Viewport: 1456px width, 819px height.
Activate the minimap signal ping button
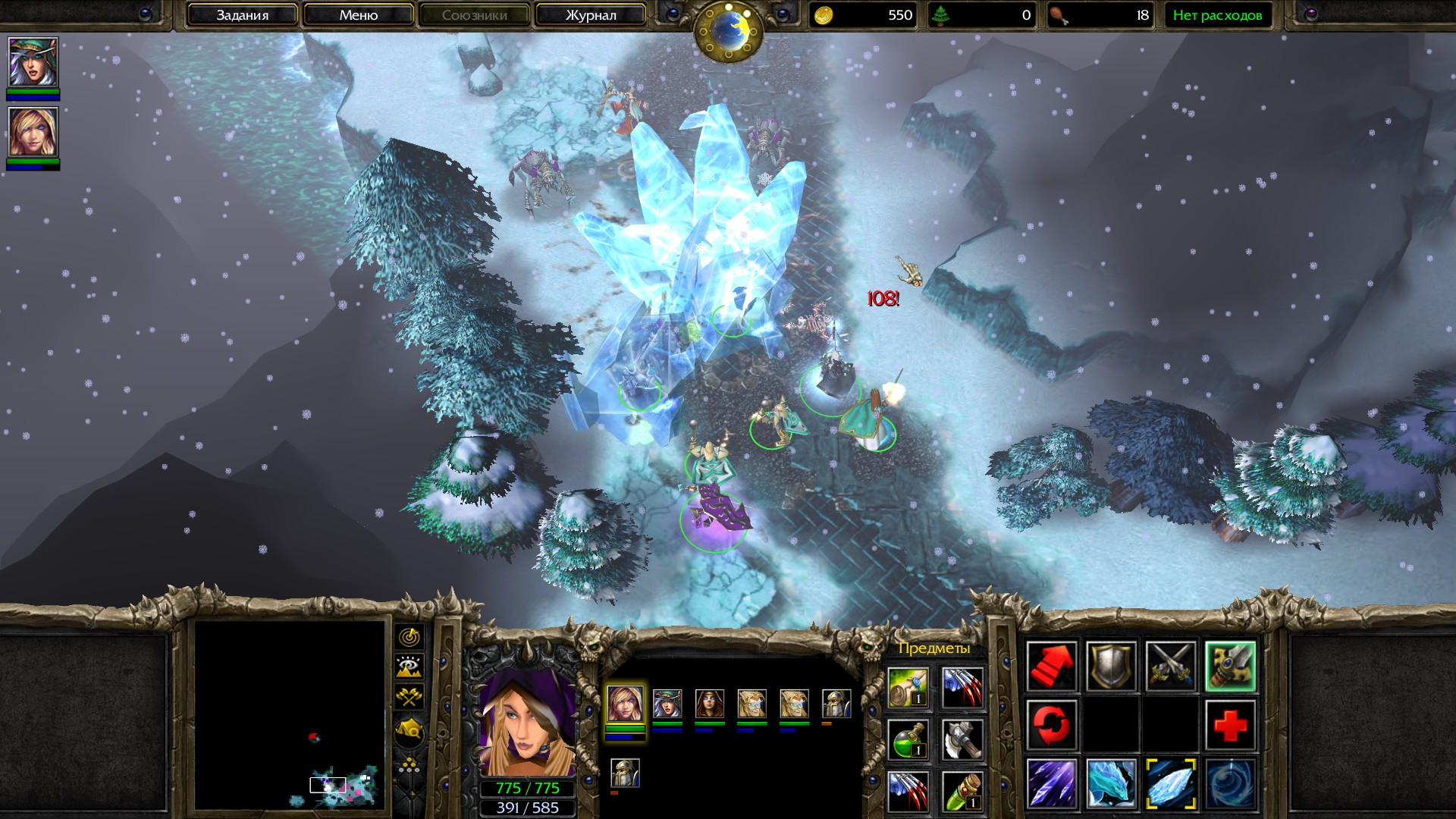coord(409,637)
